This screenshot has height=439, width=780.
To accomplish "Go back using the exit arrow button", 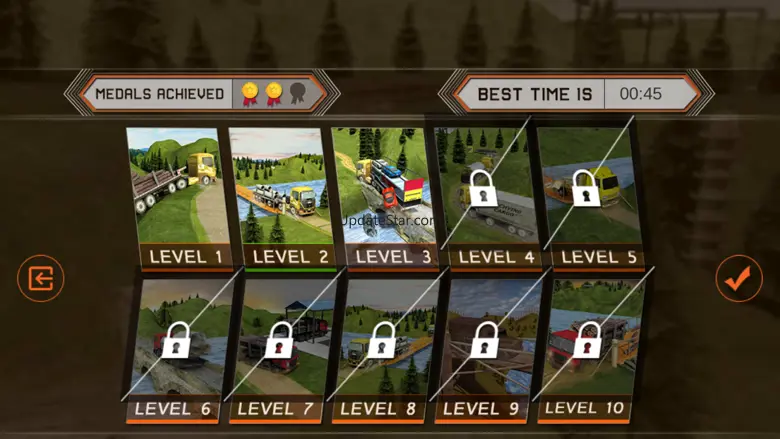I will click(40, 279).
